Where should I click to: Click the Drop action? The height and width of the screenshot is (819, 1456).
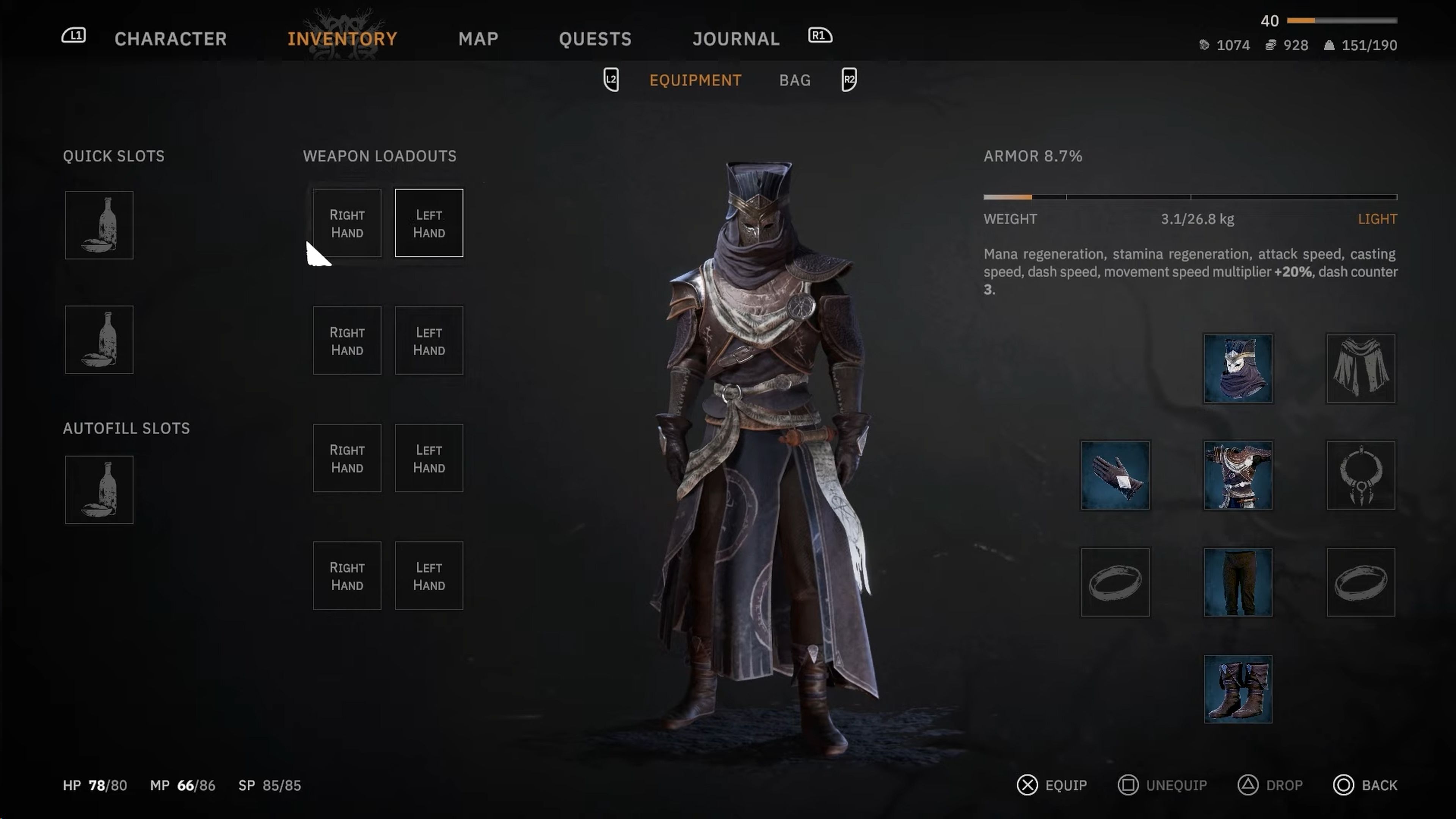[x=1271, y=785]
